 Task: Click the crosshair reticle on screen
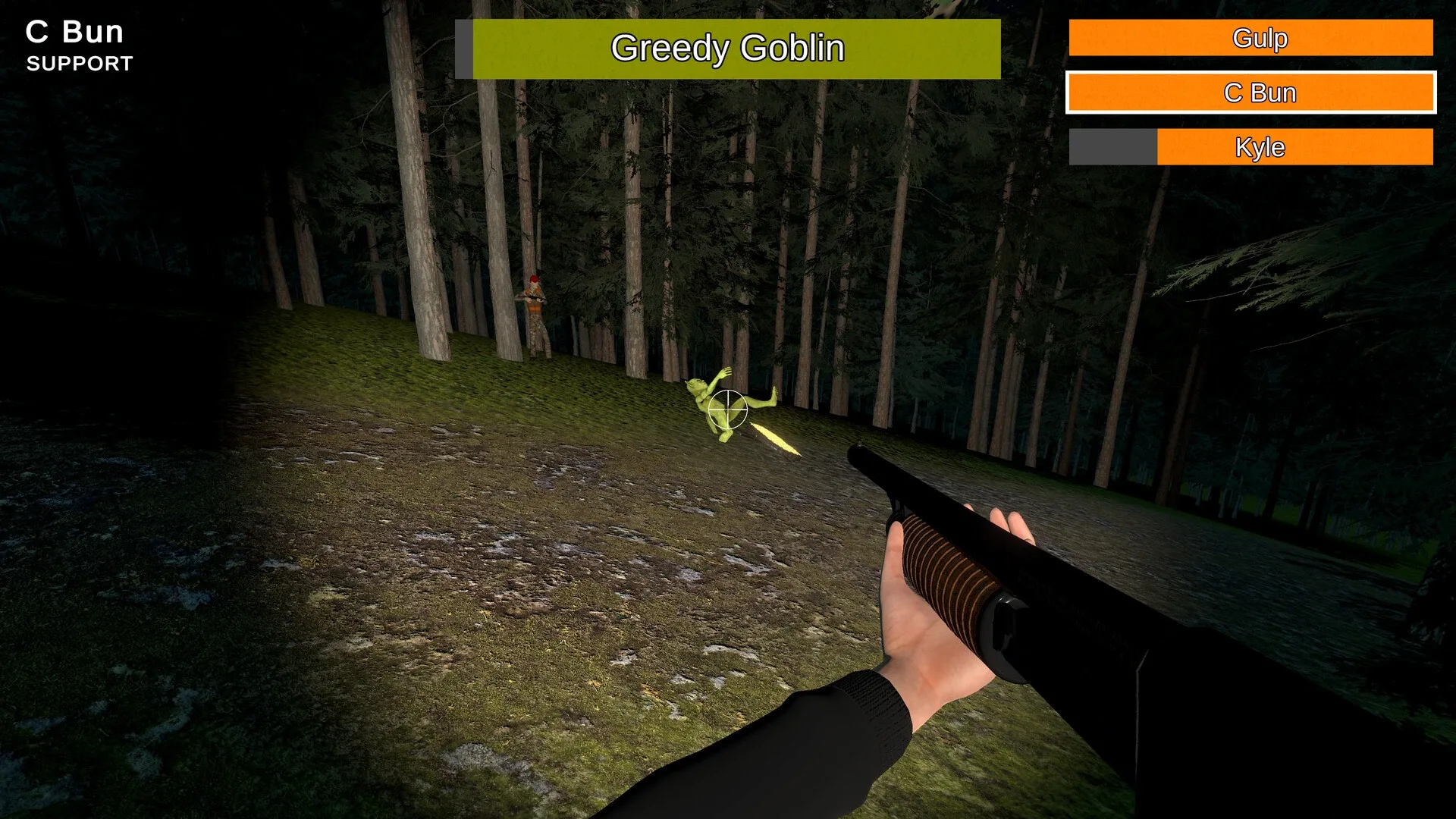[x=726, y=407]
